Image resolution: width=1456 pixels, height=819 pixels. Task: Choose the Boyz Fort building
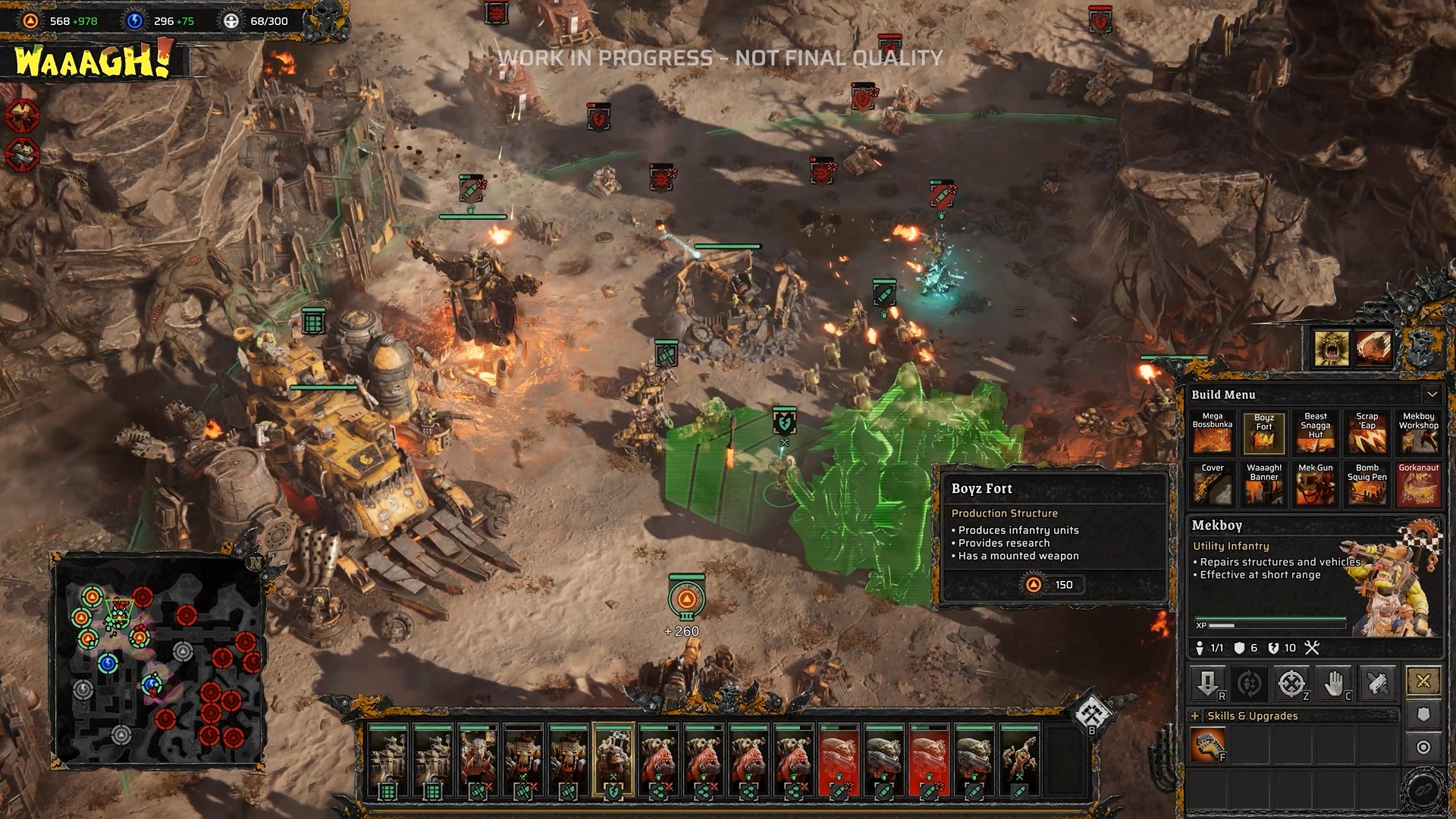(1263, 433)
